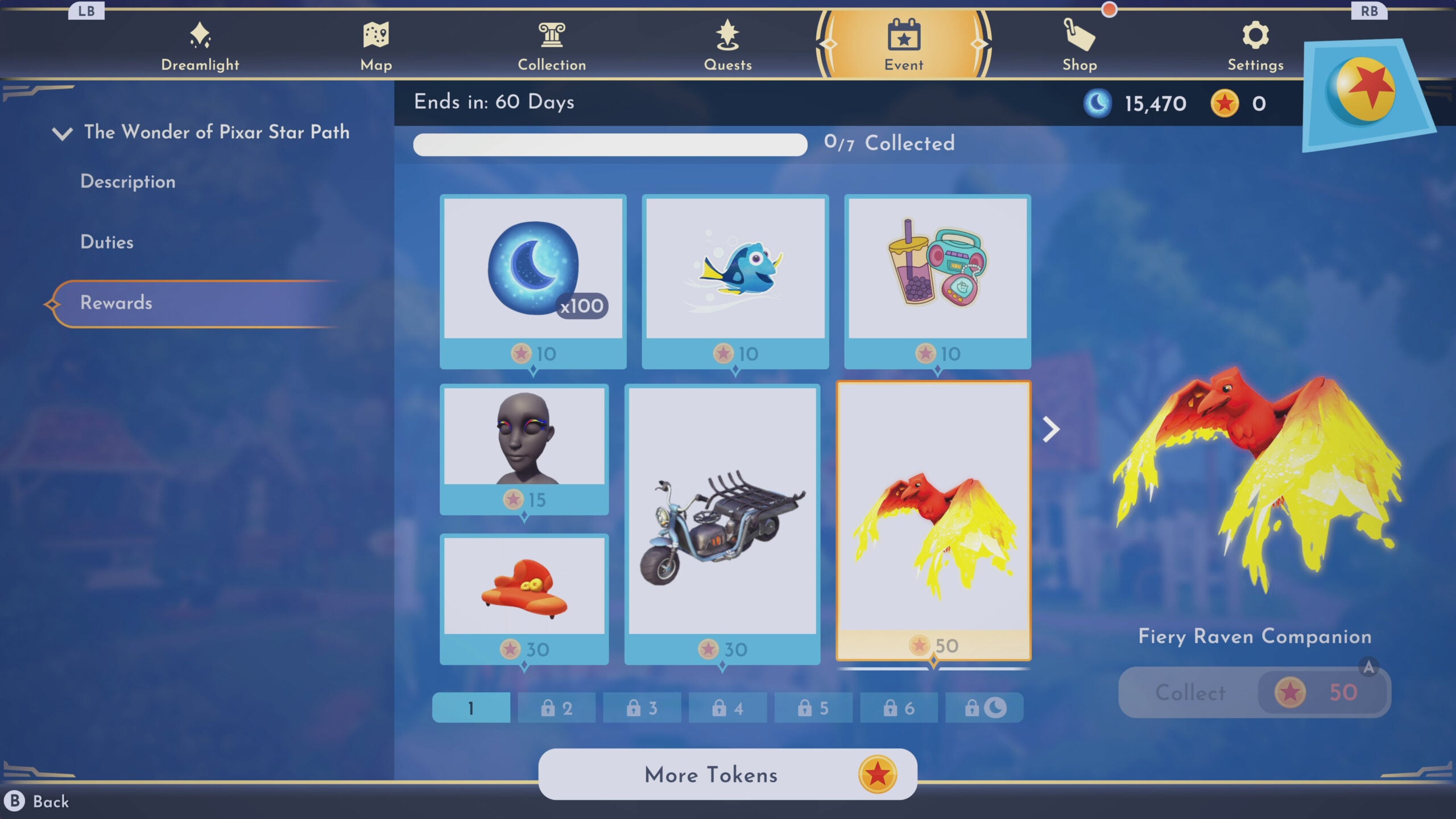Select the Fiery Raven reward thumbnail
The height and width of the screenshot is (819, 1456).
pos(934,523)
